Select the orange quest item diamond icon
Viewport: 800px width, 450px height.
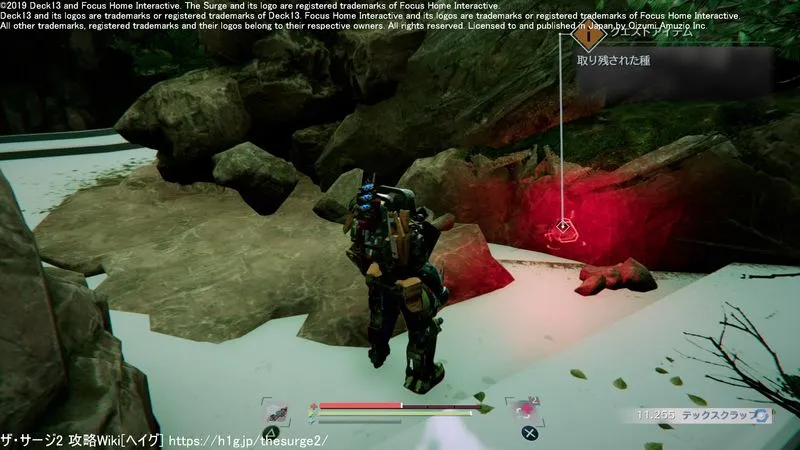pyautogui.click(x=589, y=34)
